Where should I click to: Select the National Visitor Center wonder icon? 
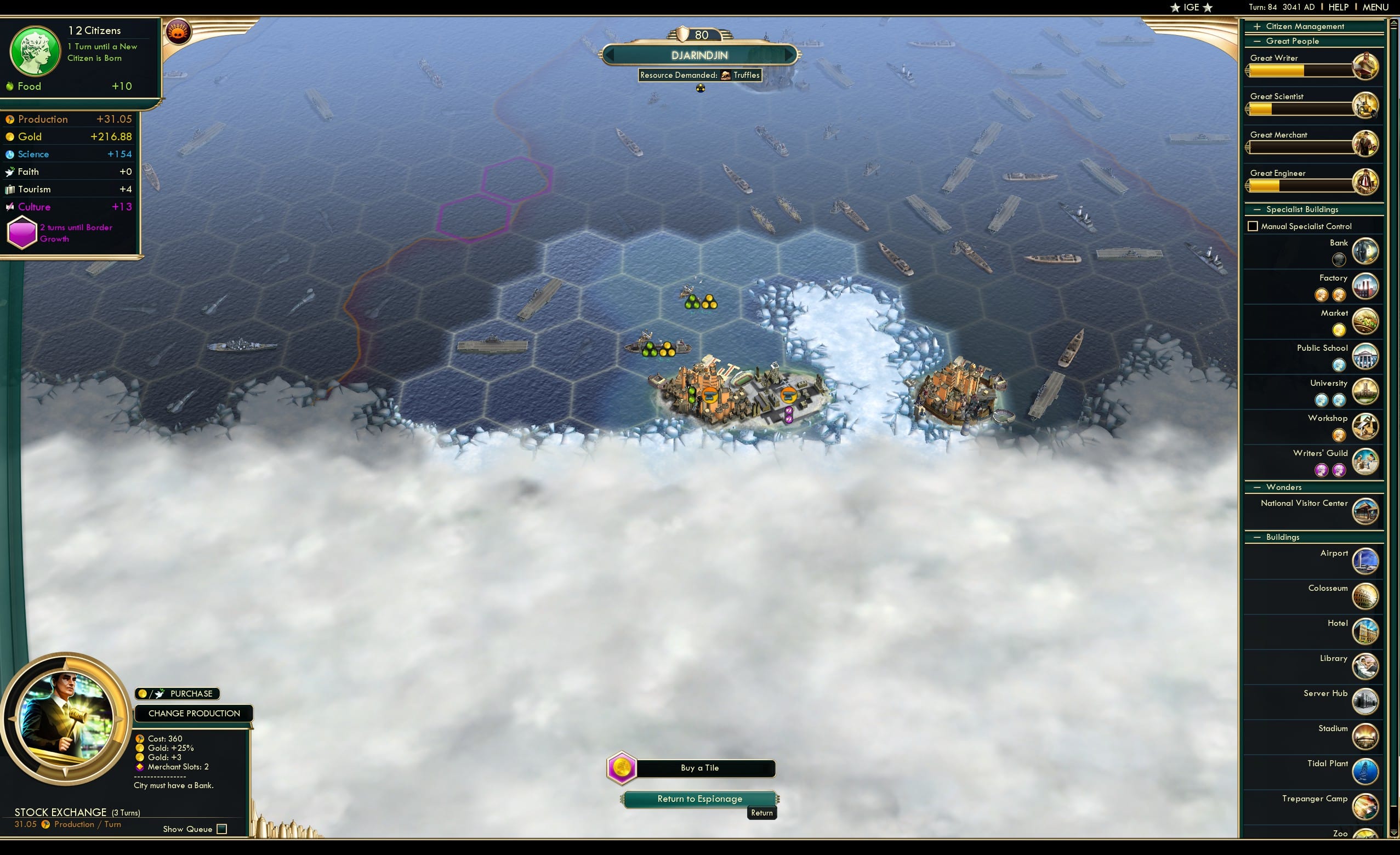[x=1366, y=511]
